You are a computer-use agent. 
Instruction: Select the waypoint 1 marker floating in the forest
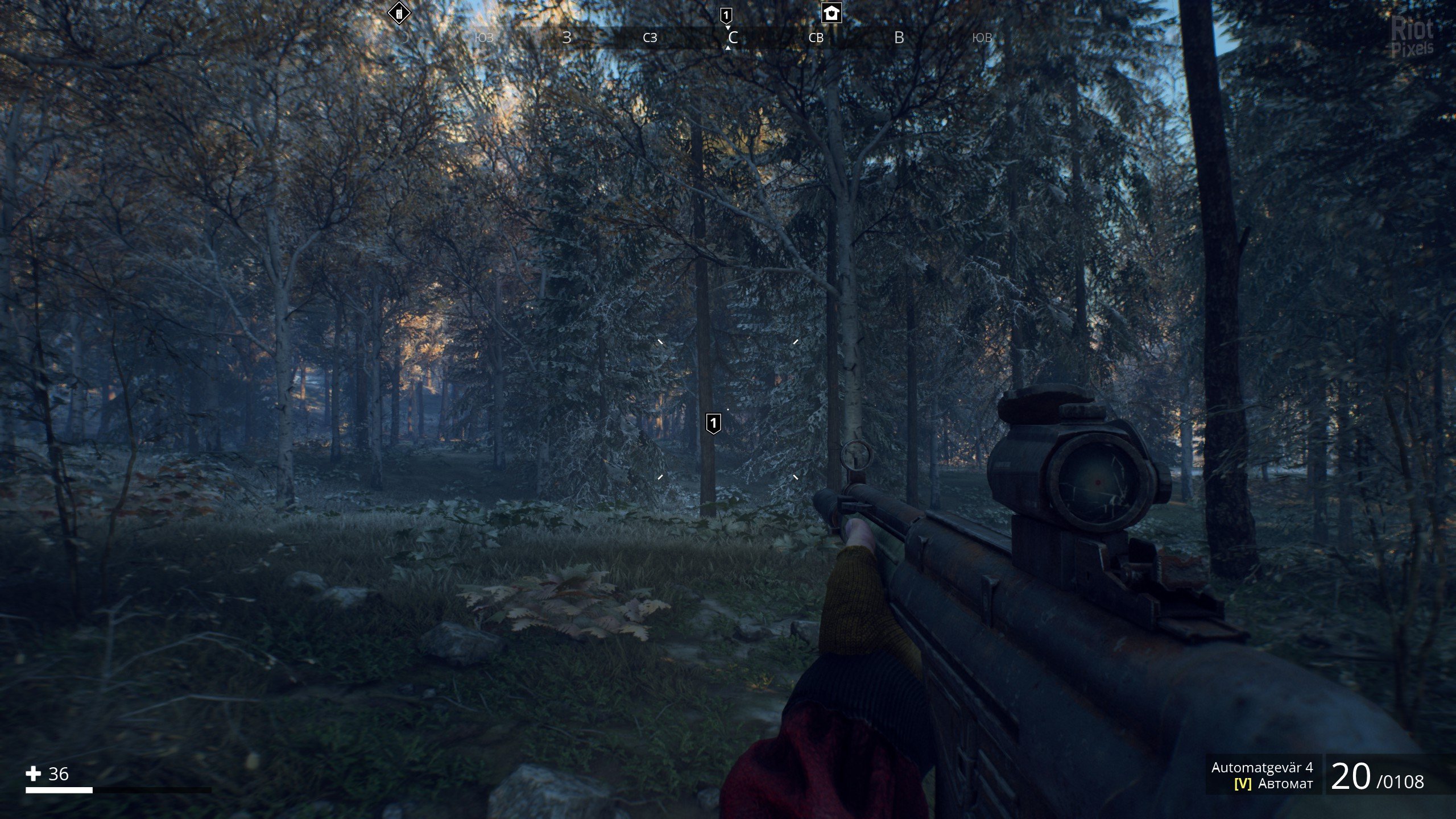(x=713, y=423)
